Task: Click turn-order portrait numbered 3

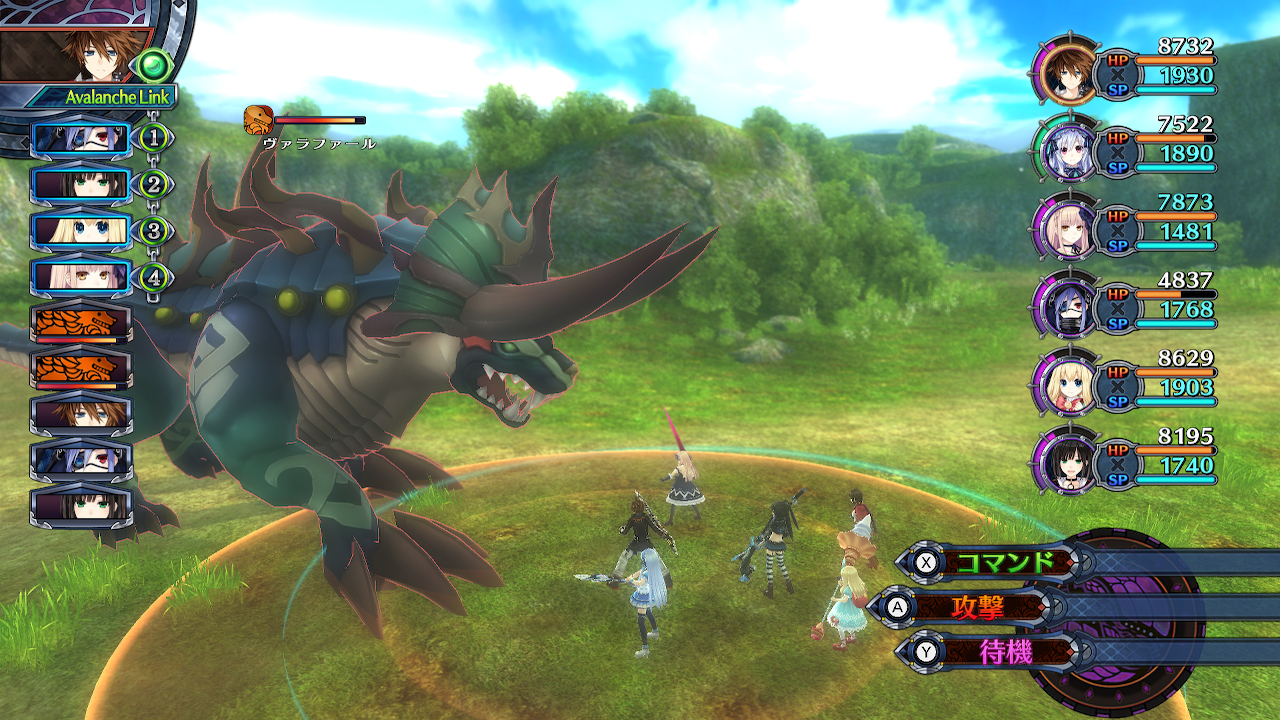Action: pos(82,231)
